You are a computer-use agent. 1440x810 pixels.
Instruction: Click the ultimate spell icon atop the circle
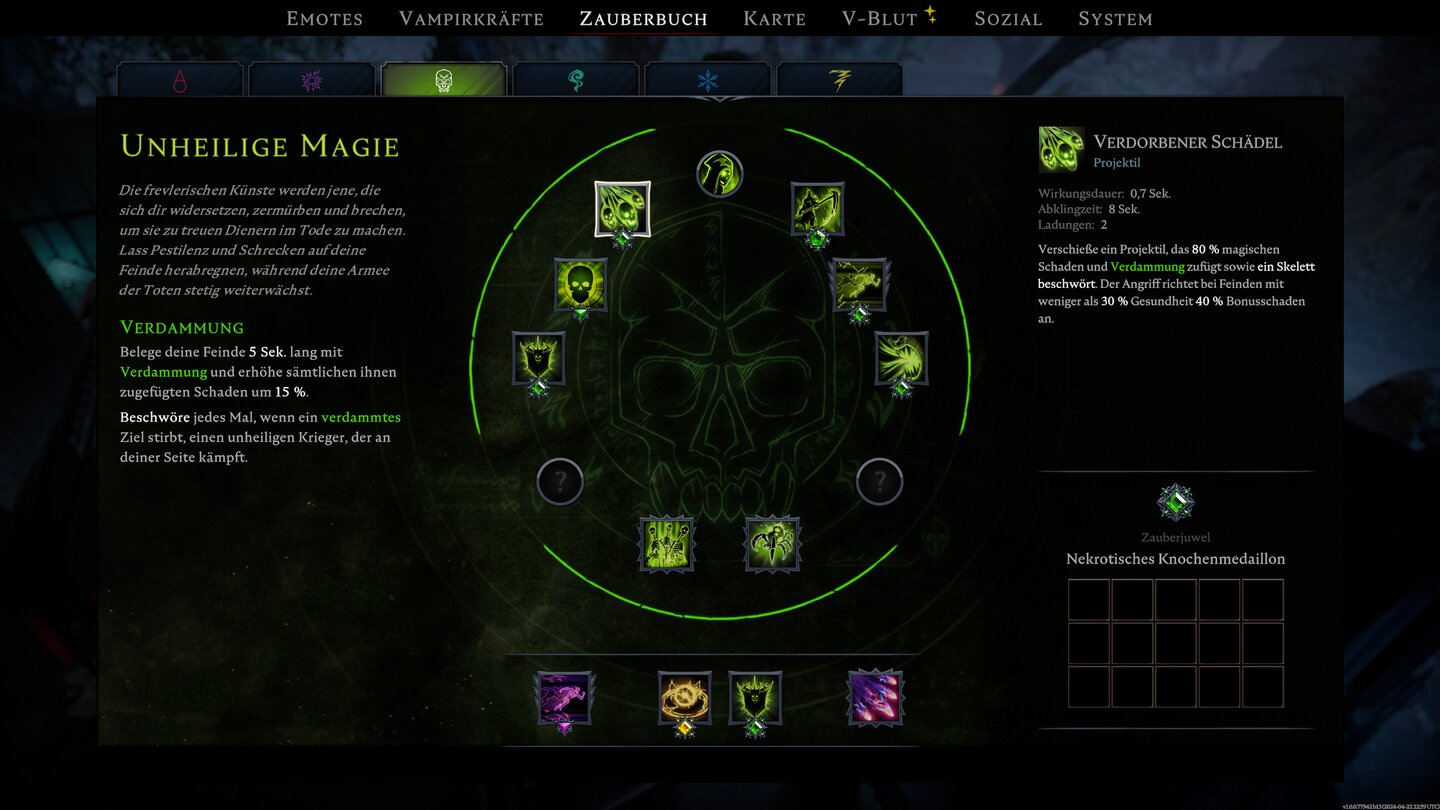pos(719,173)
